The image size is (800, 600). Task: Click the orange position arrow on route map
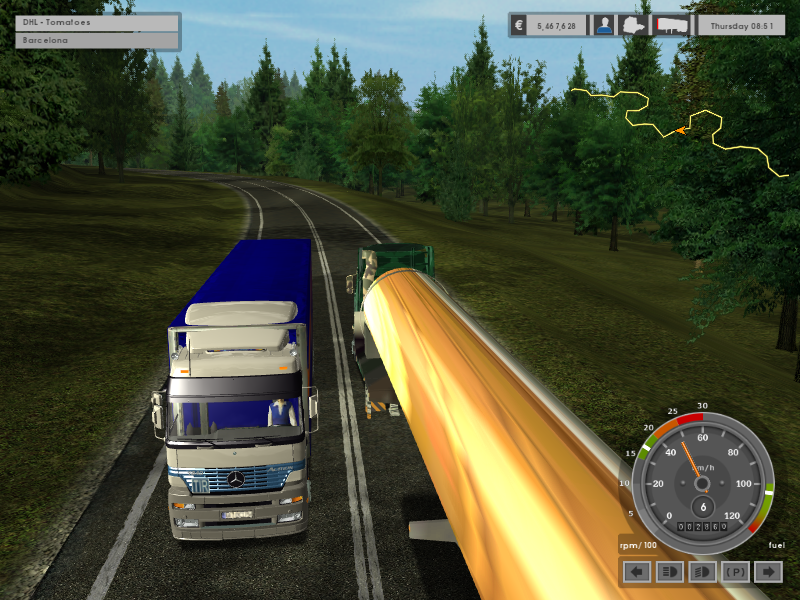681,130
